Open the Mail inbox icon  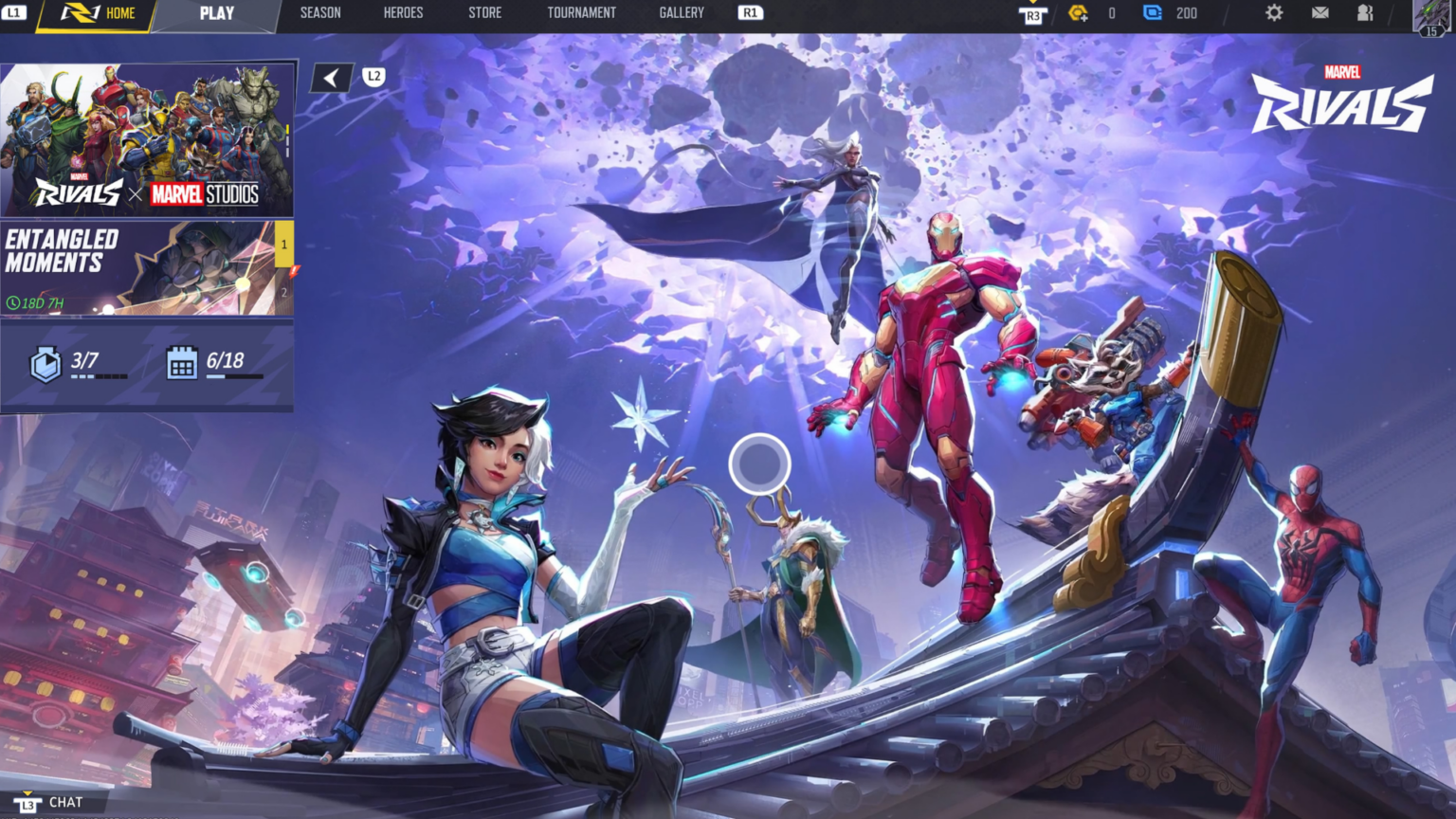click(1321, 13)
